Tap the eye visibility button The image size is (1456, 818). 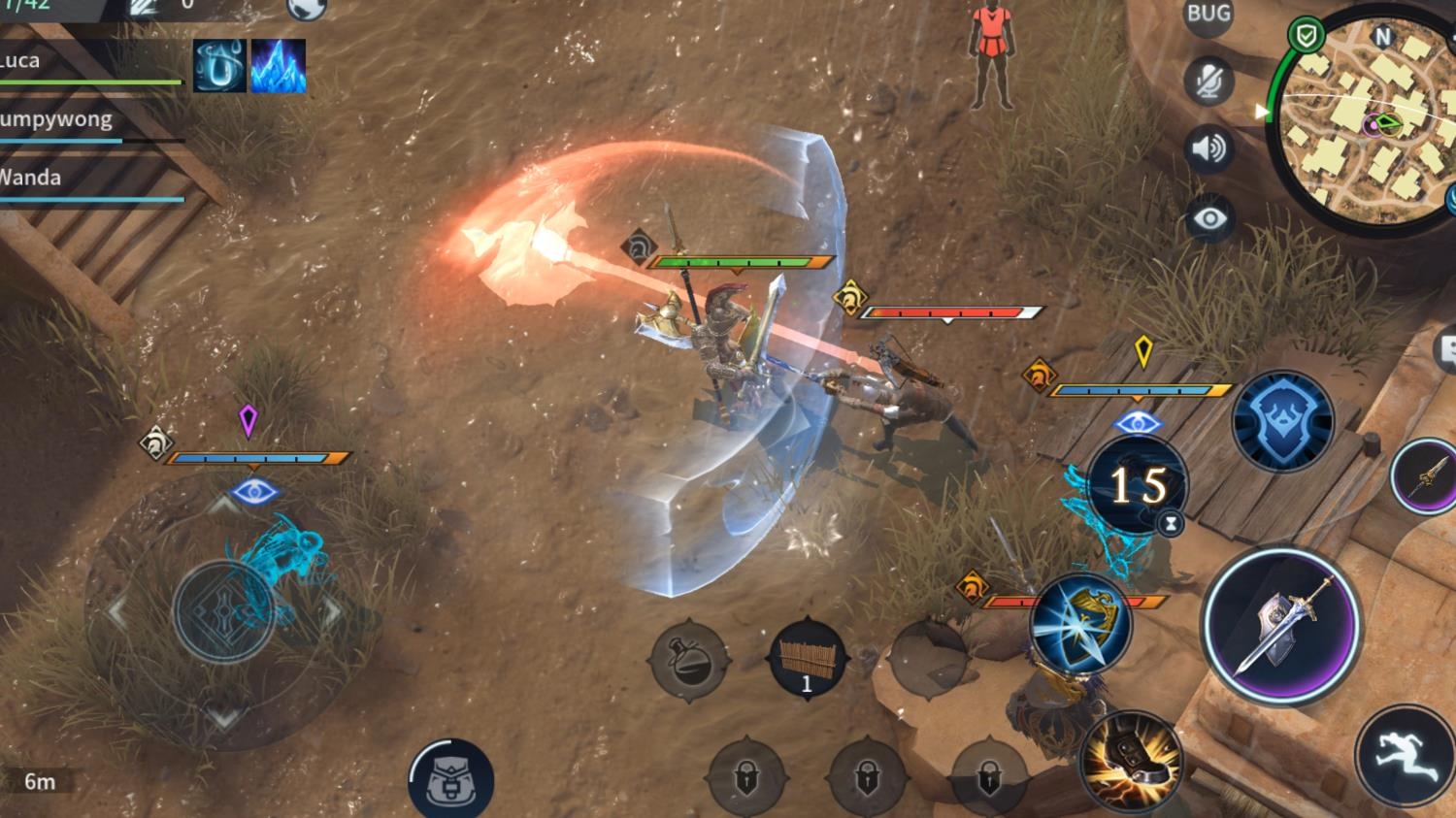pyautogui.click(x=1208, y=218)
